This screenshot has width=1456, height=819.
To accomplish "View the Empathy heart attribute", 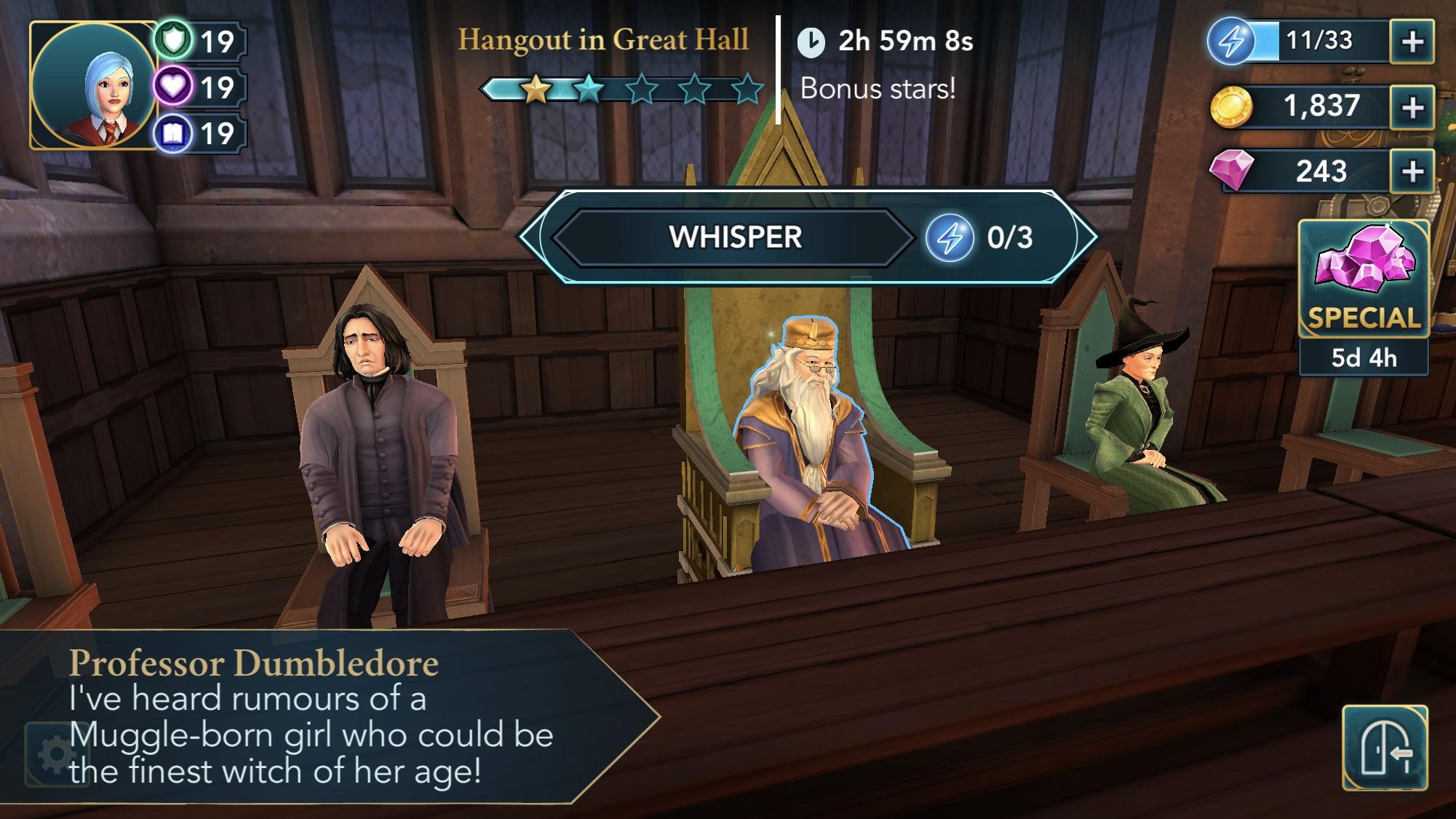I will click(175, 87).
